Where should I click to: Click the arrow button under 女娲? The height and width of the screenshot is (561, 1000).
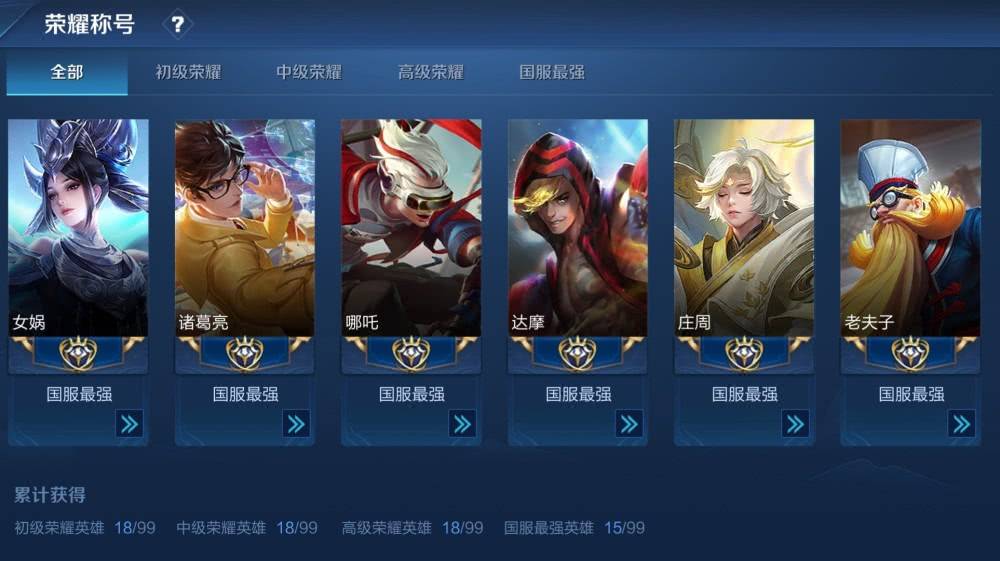[x=129, y=424]
